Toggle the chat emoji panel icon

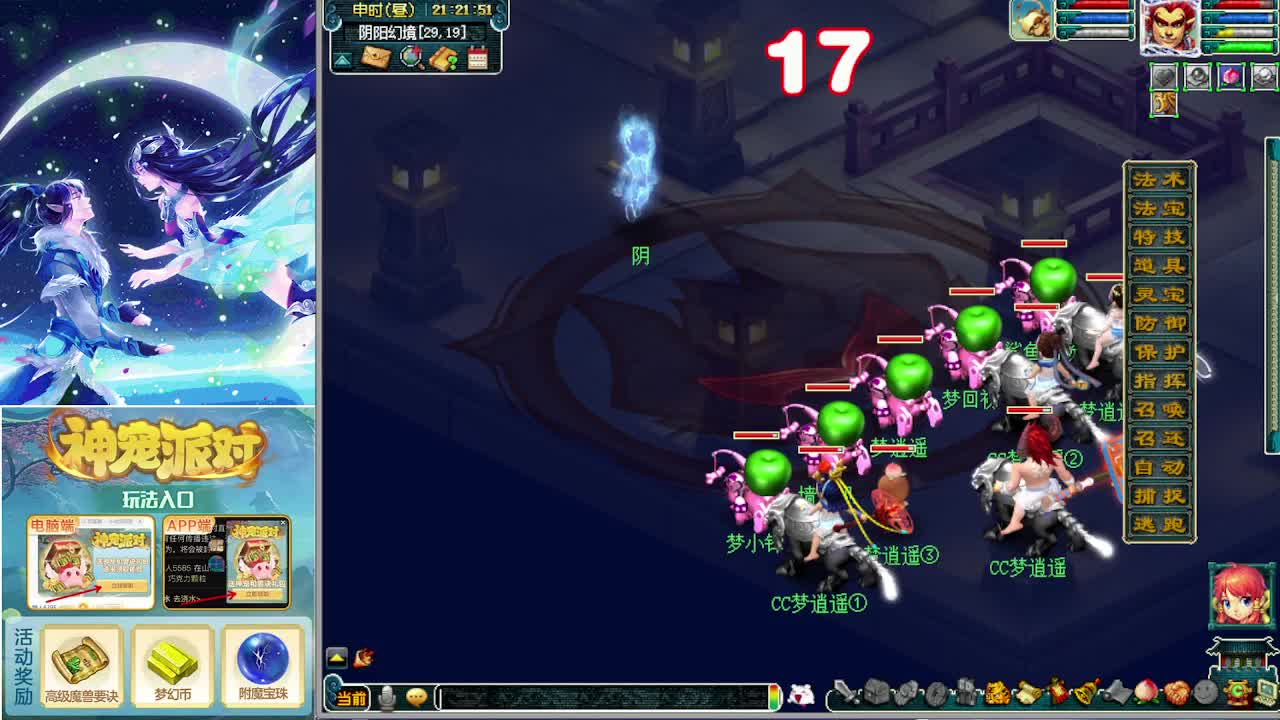tap(417, 698)
